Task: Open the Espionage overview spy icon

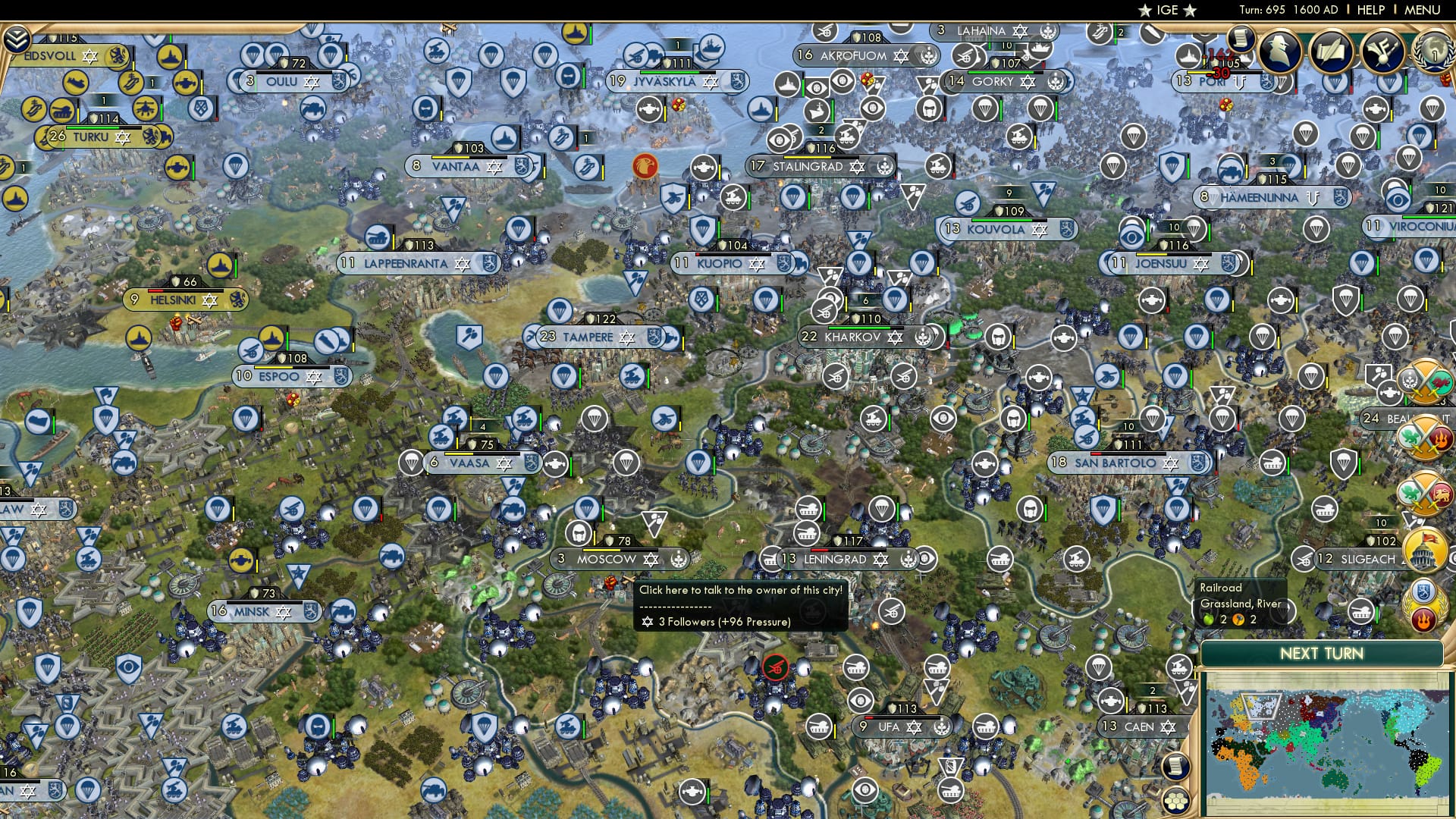Action: (1281, 52)
